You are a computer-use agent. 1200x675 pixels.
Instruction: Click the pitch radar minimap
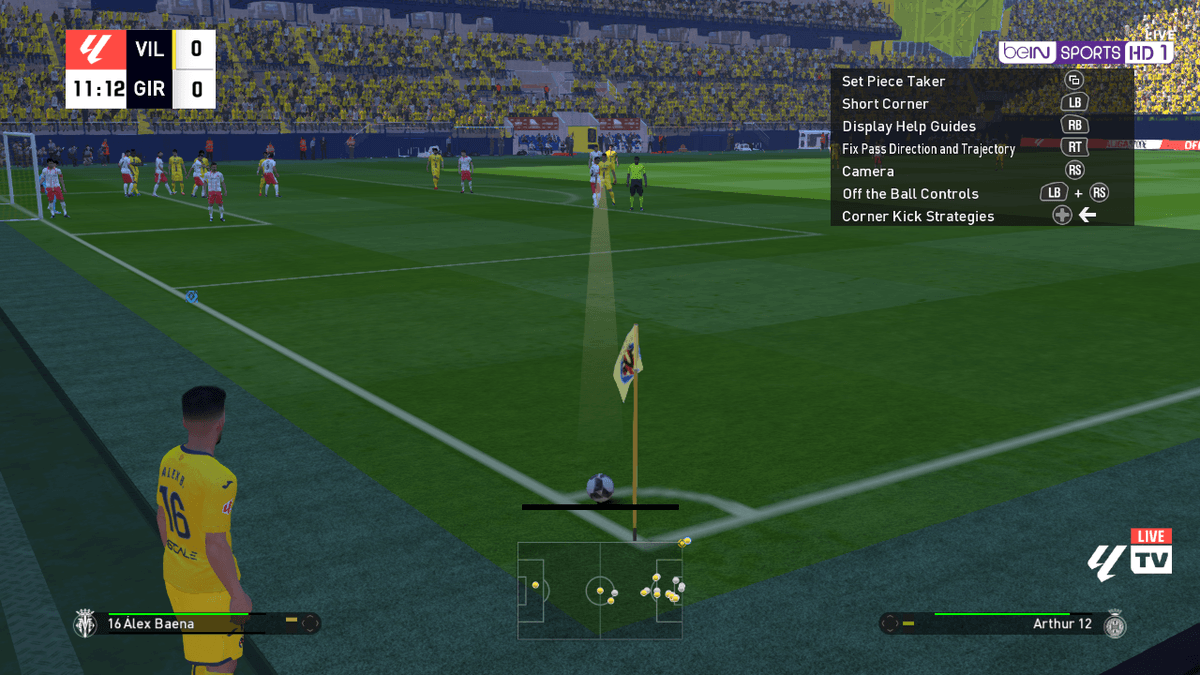coord(600,590)
